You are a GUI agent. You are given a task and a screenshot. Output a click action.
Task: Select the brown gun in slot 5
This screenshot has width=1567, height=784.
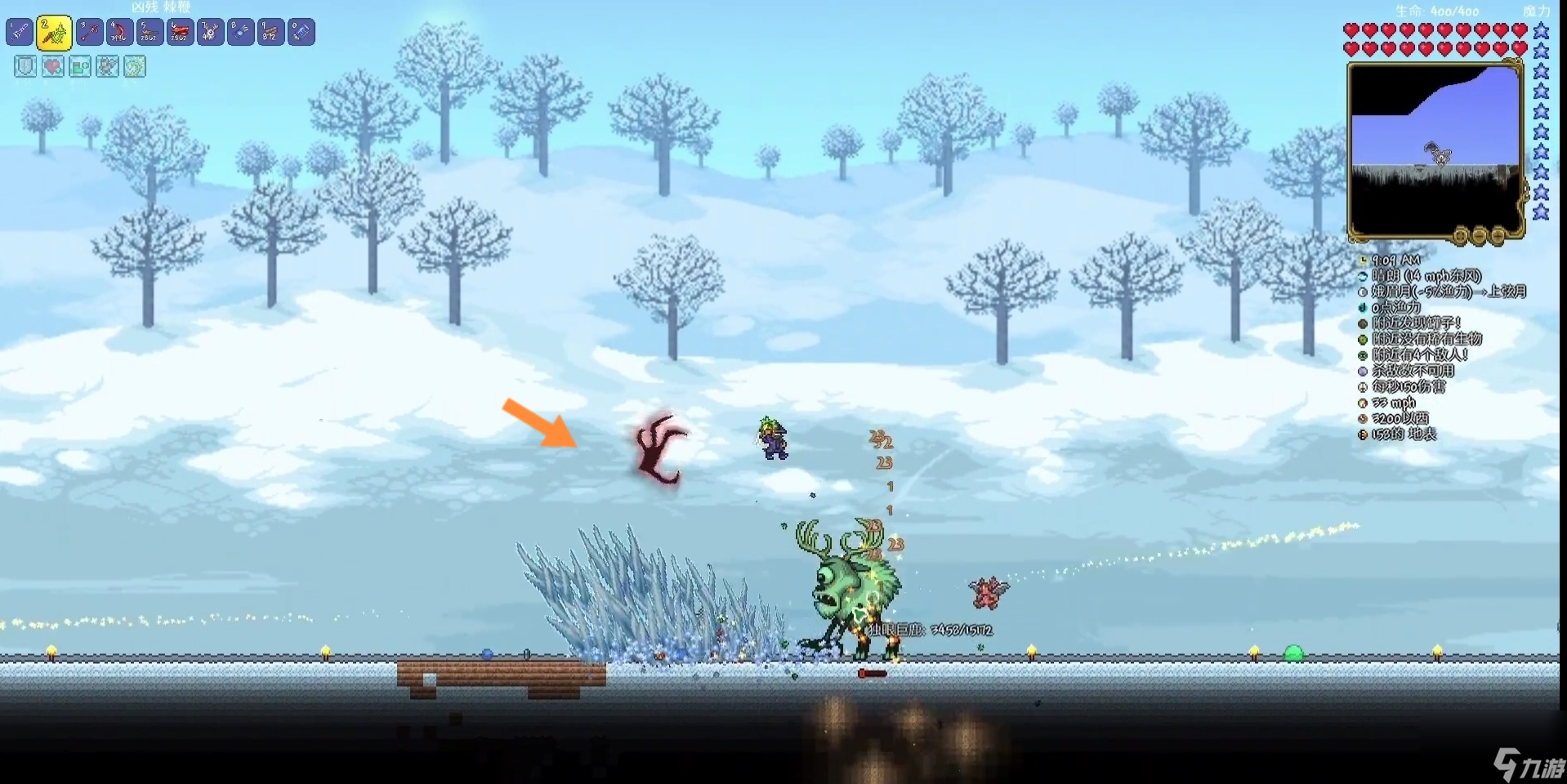click(150, 32)
